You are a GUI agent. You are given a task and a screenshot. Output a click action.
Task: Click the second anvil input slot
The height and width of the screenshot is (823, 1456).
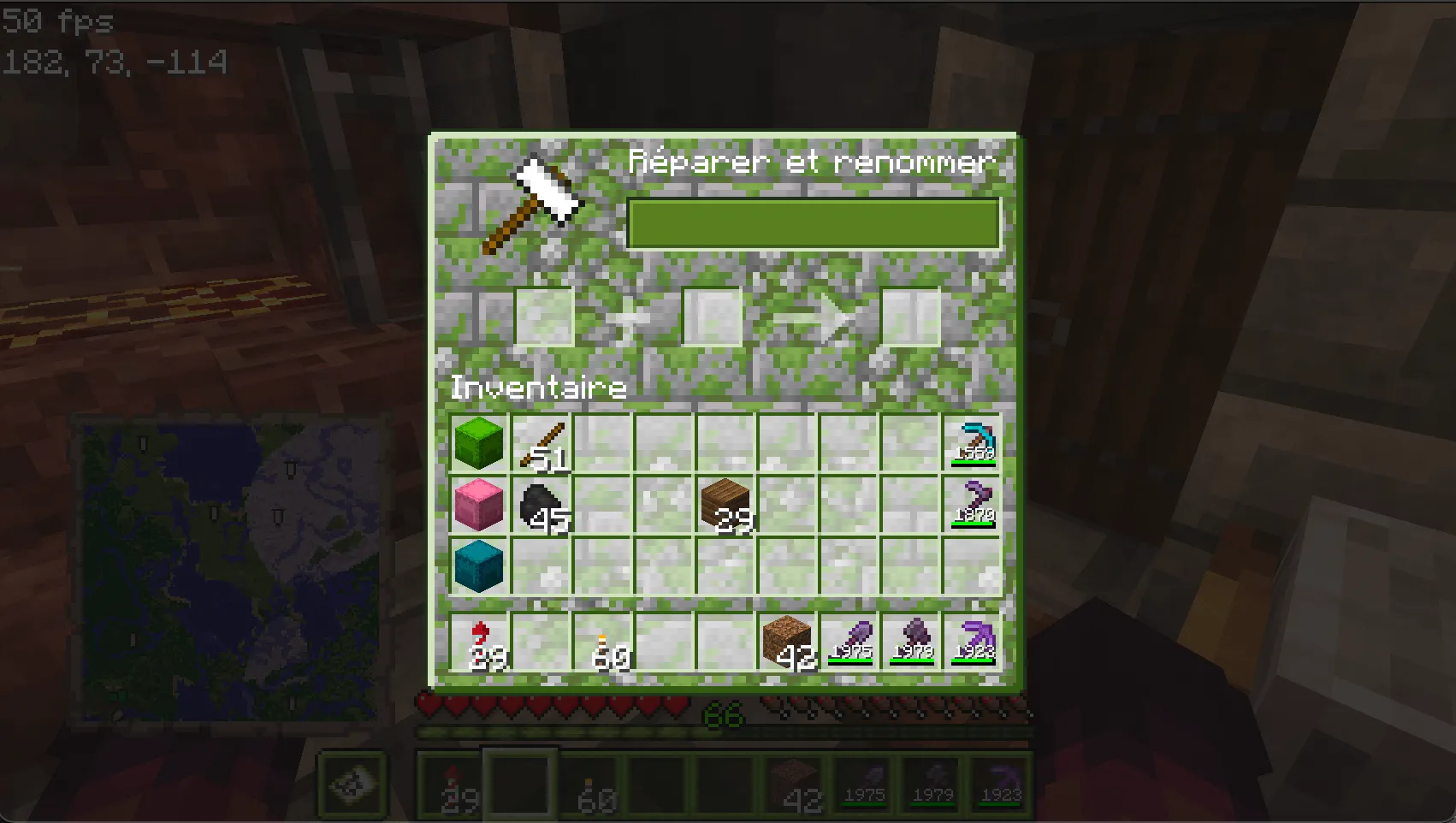point(712,317)
